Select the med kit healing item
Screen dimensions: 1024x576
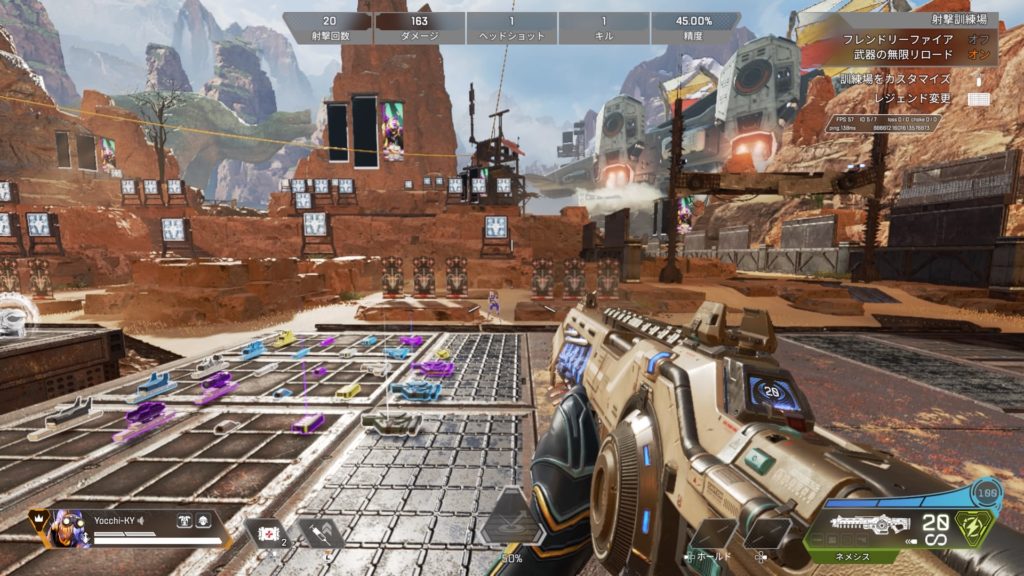point(268,533)
